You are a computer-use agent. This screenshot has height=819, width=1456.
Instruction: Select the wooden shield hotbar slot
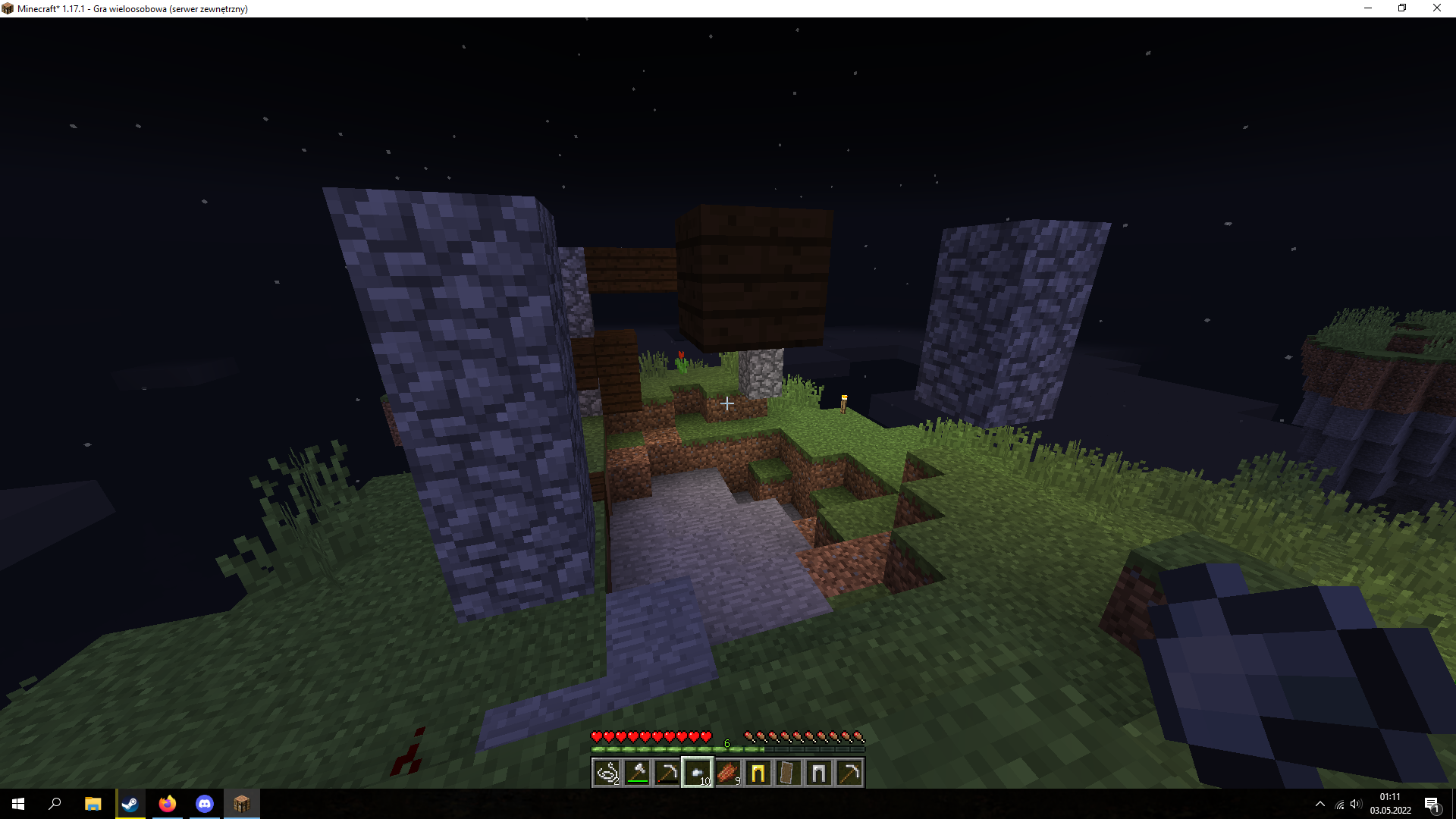coord(789,773)
